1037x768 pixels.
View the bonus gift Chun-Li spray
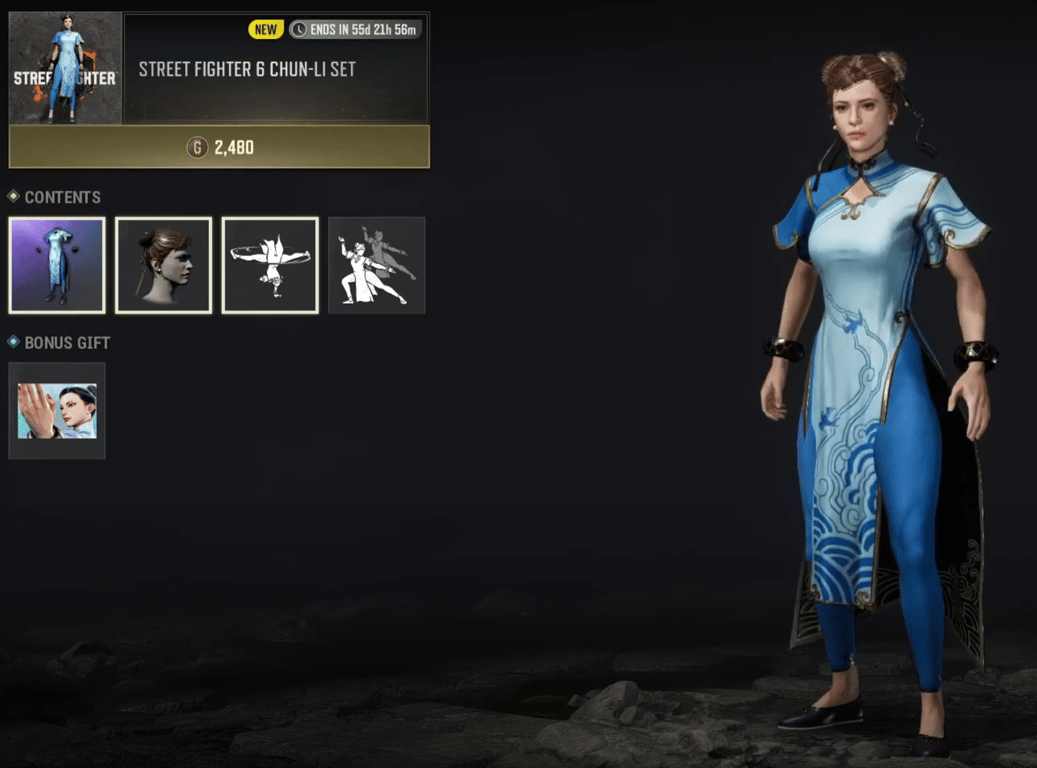57,411
